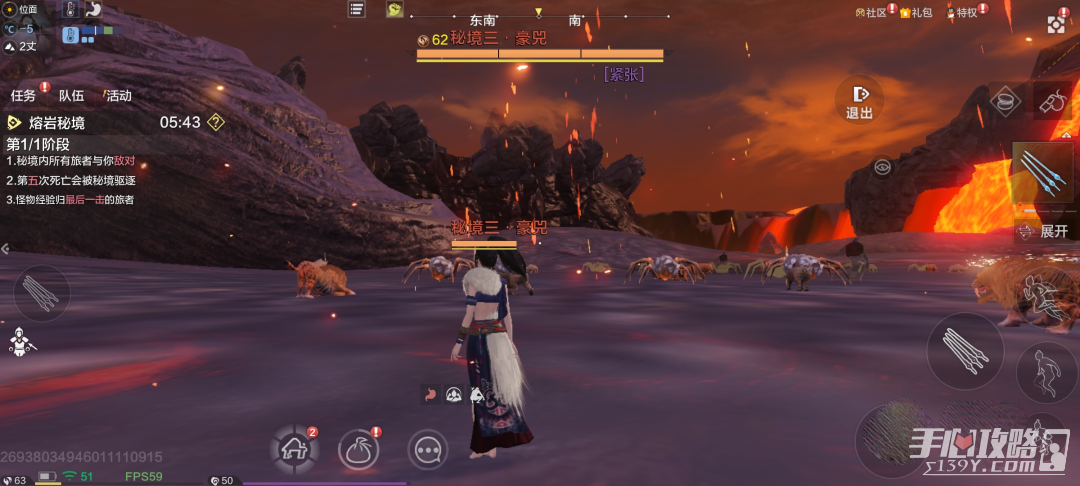The image size is (1080, 486).
Task: Open the 礼包 gift pack menu
Action: 916,12
